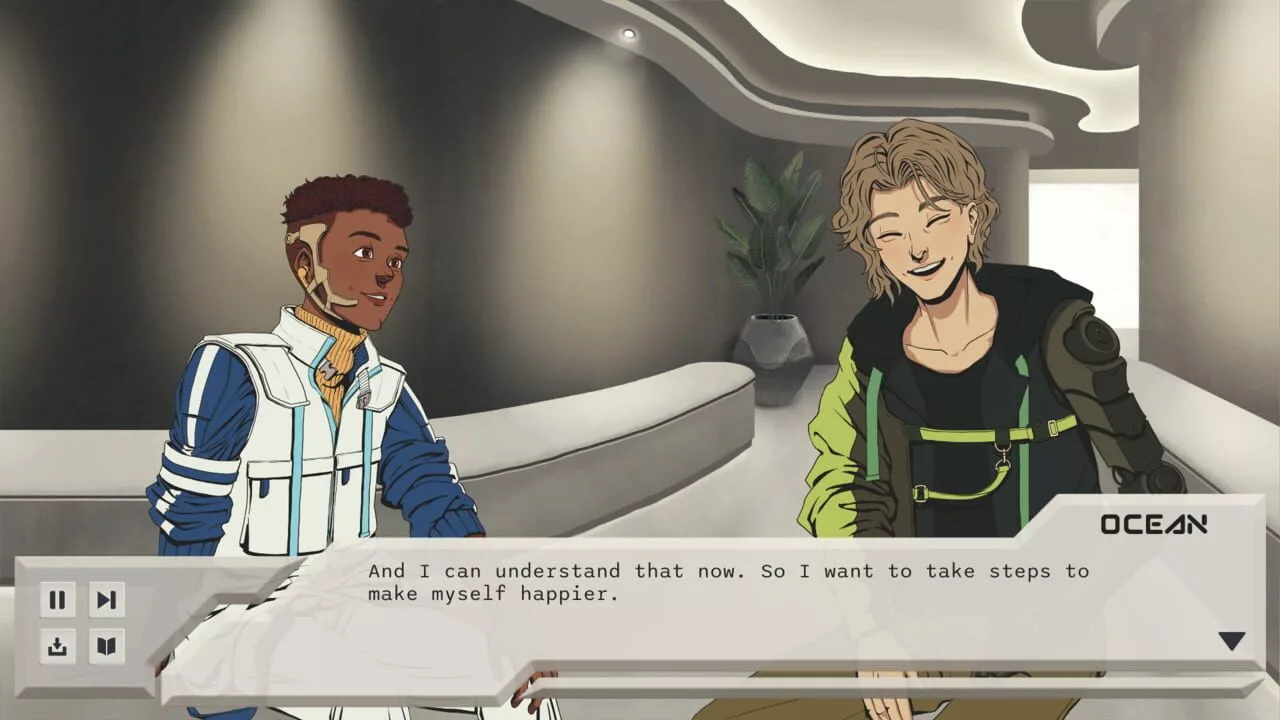
Task: Open the save menu via download icon
Action: [x=57, y=646]
